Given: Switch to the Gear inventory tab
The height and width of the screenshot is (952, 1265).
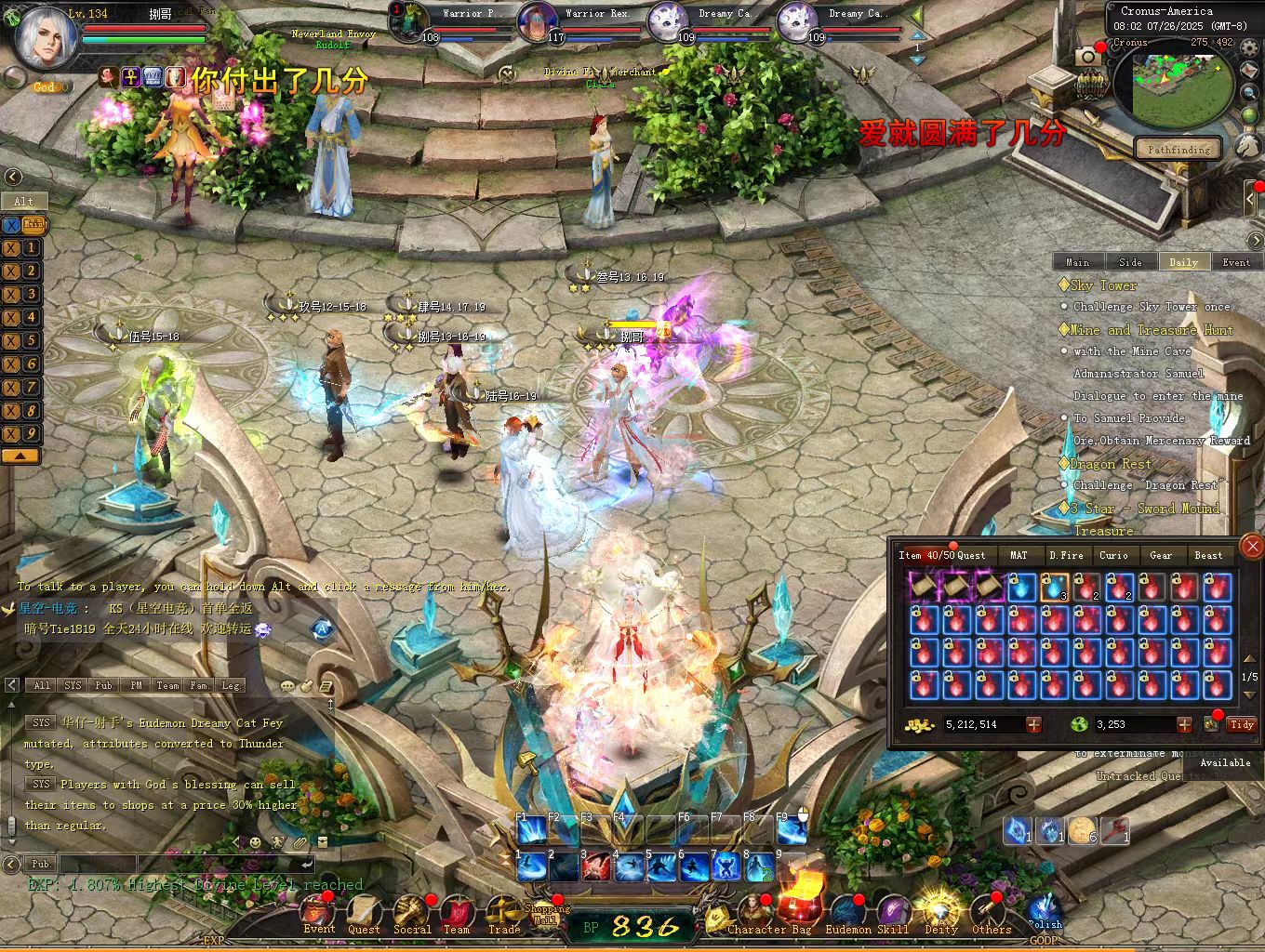Looking at the screenshot, I should pos(1161,555).
